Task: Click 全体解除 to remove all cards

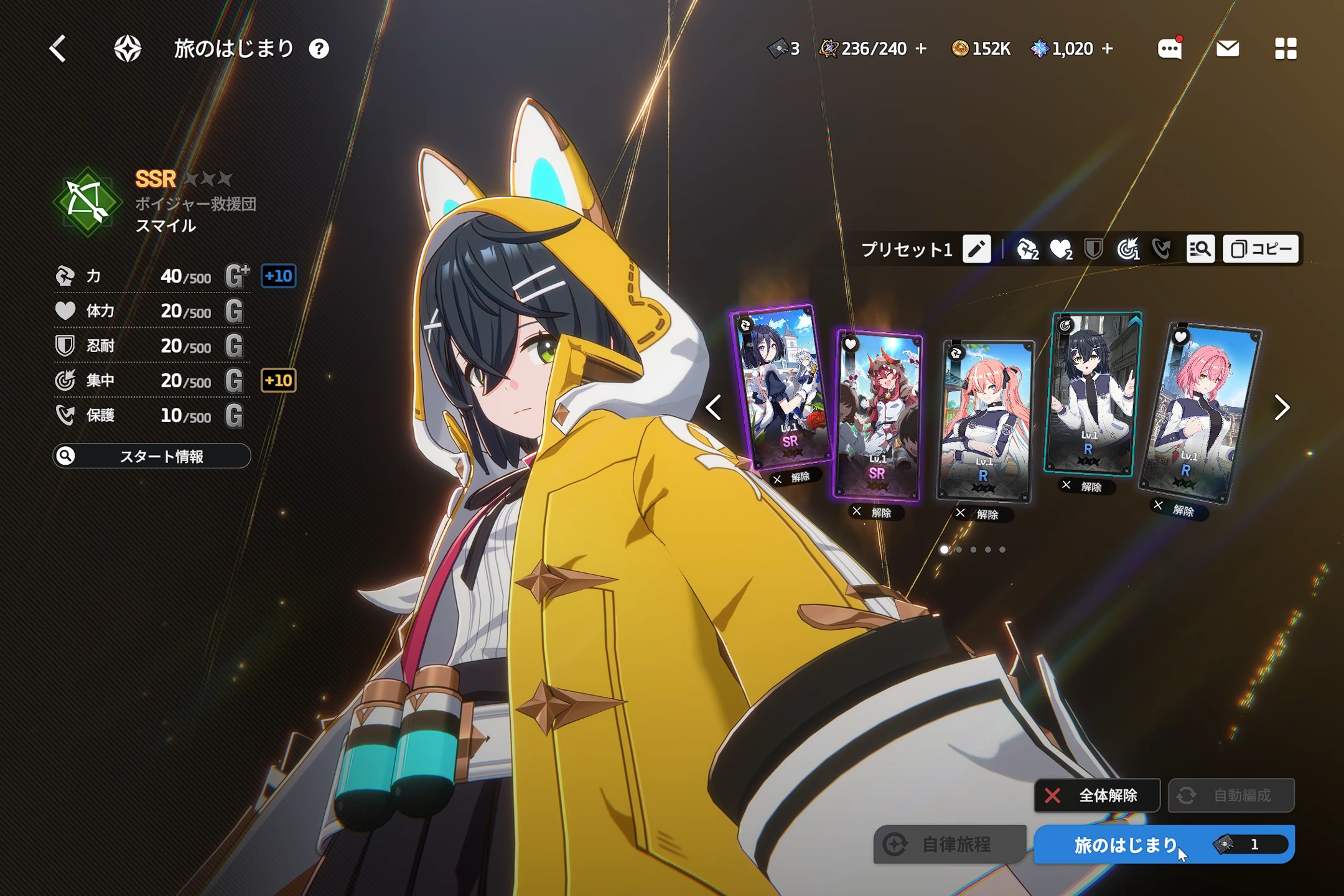Action: (1097, 795)
